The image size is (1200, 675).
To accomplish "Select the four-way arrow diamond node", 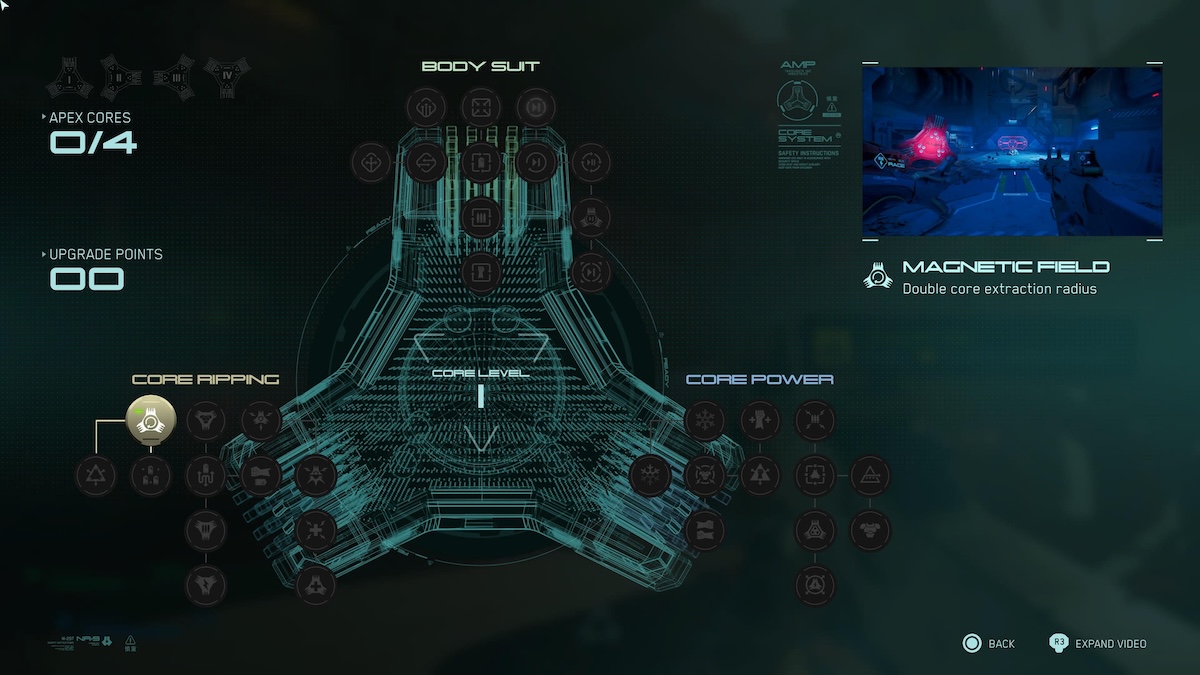I will pos(372,161).
